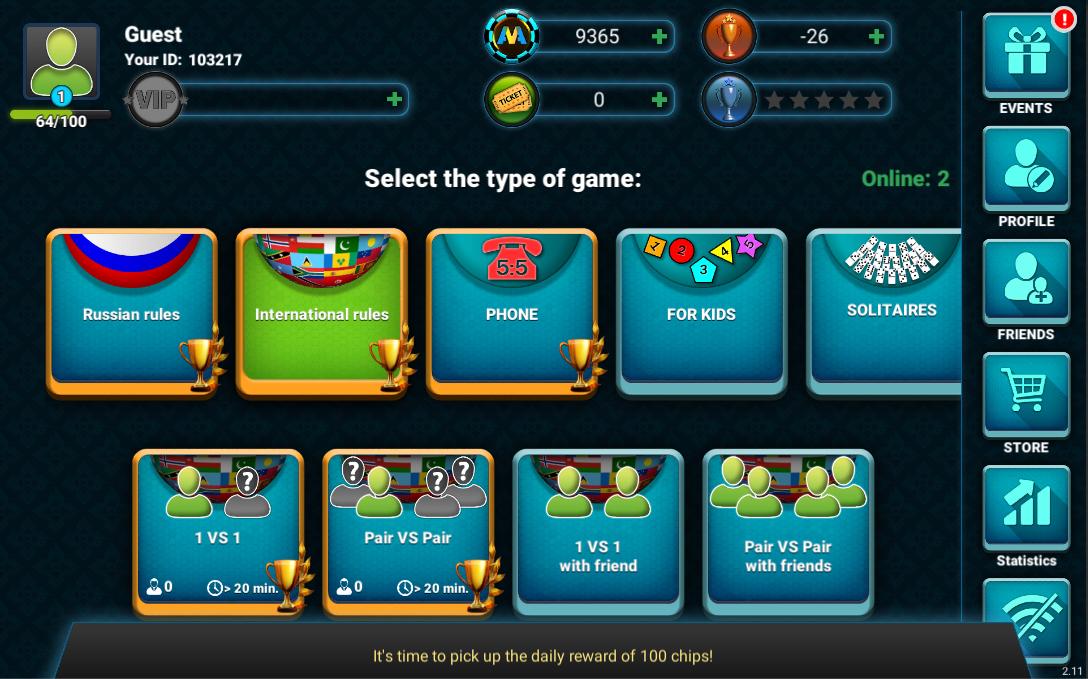1088x679 pixels.
Task: Choose the International rules game type
Action: coord(321,313)
